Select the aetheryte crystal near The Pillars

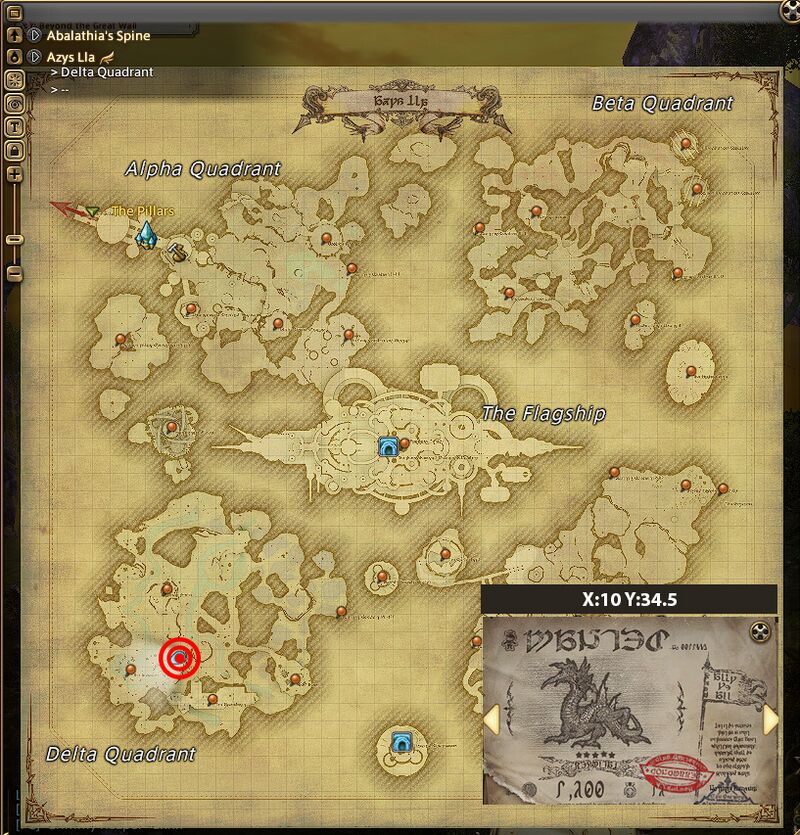[147, 236]
